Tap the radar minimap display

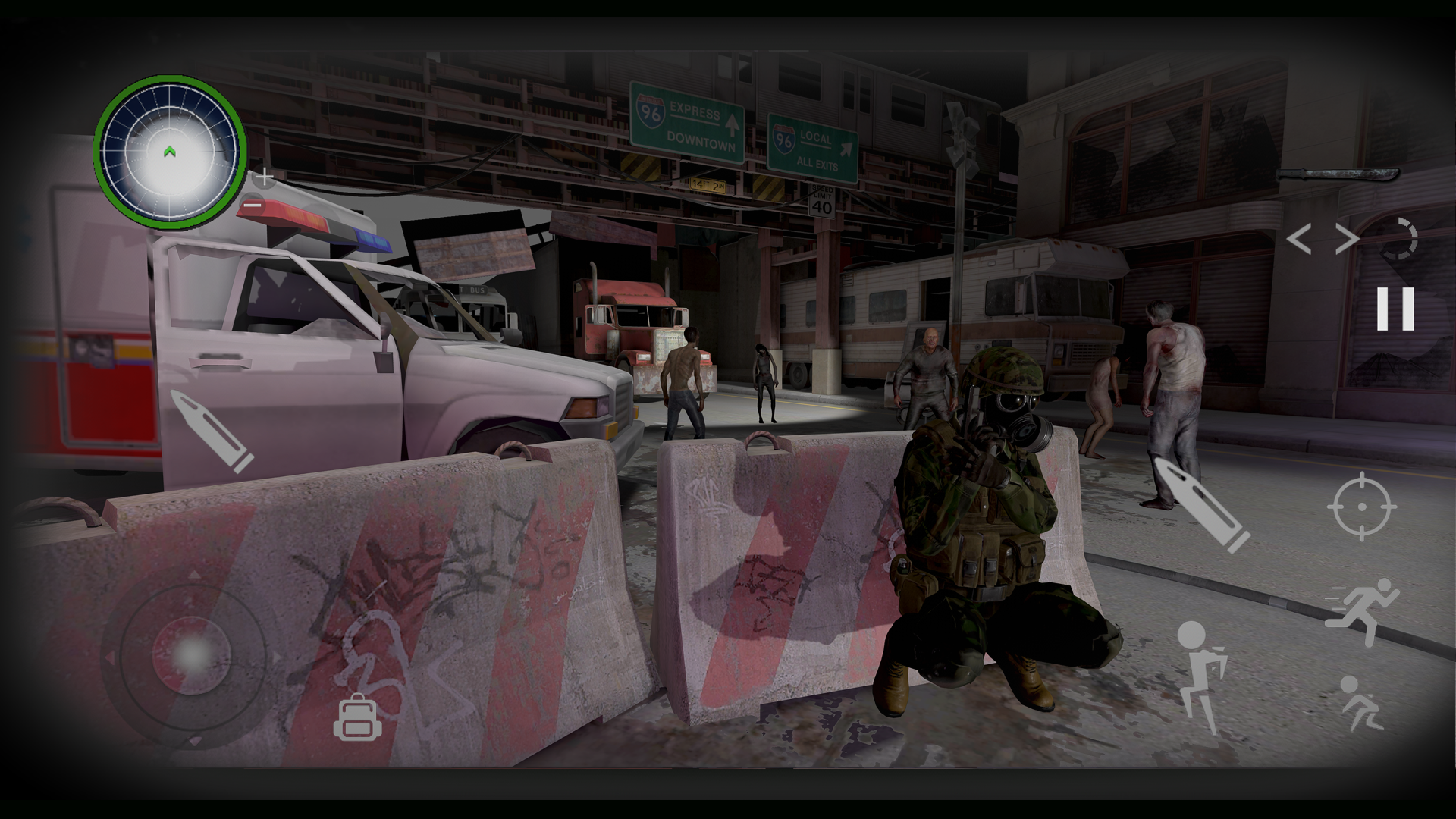(168, 149)
